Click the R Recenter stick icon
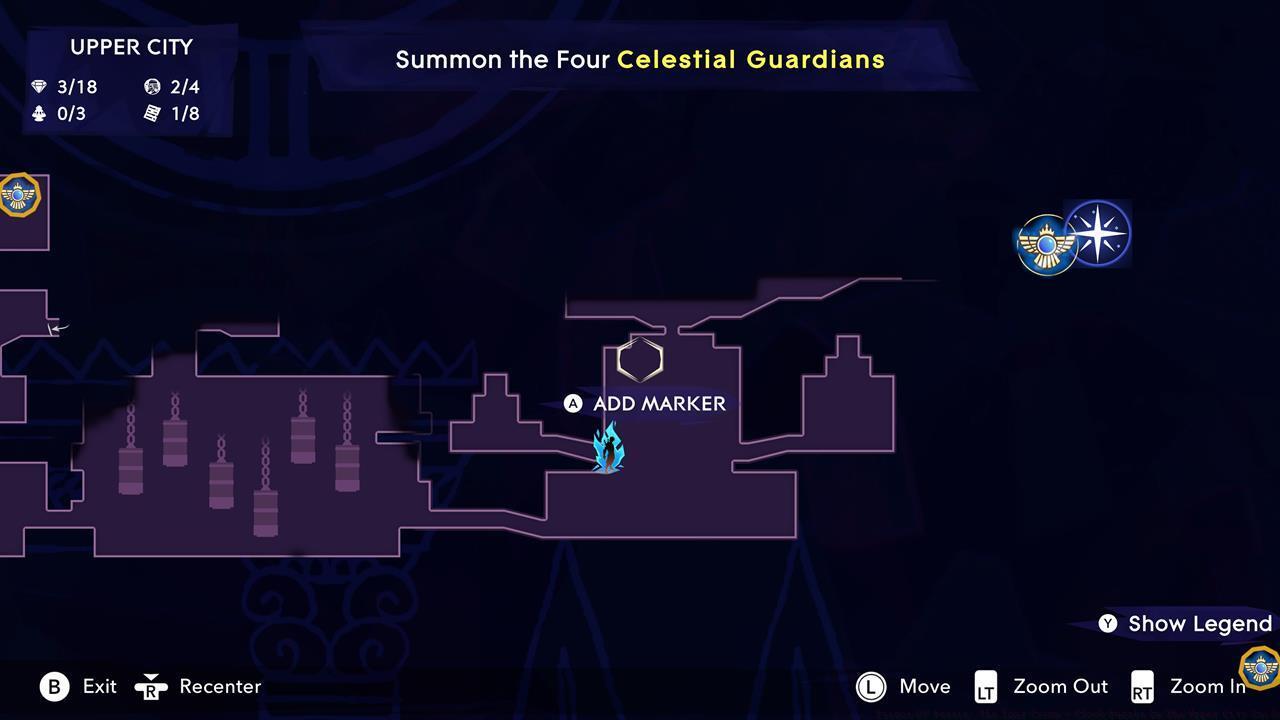The height and width of the screenshot is (720, 1280). pos(152,687)
